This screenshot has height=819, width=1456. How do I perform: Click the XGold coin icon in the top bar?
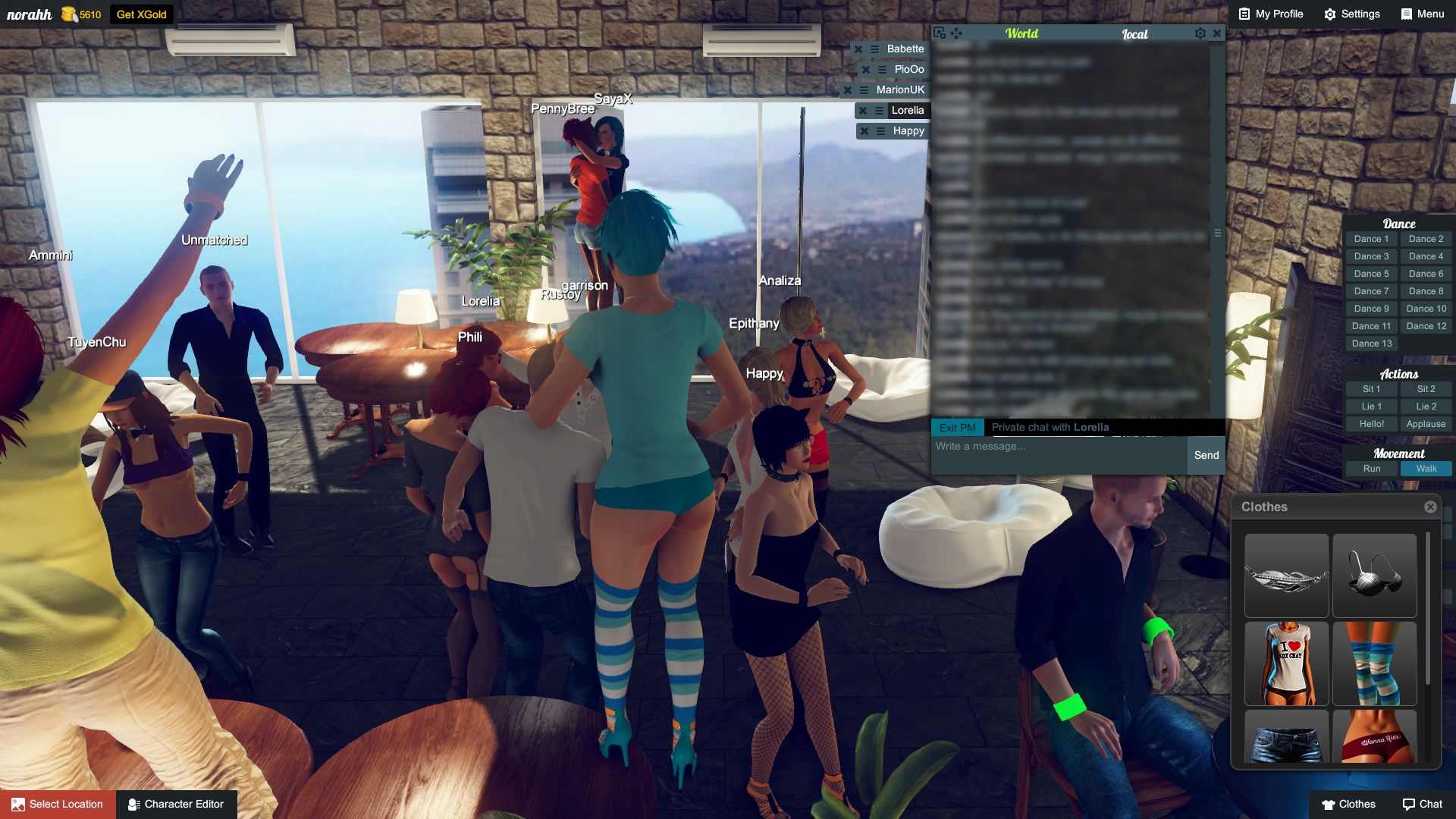pos(70,14)
